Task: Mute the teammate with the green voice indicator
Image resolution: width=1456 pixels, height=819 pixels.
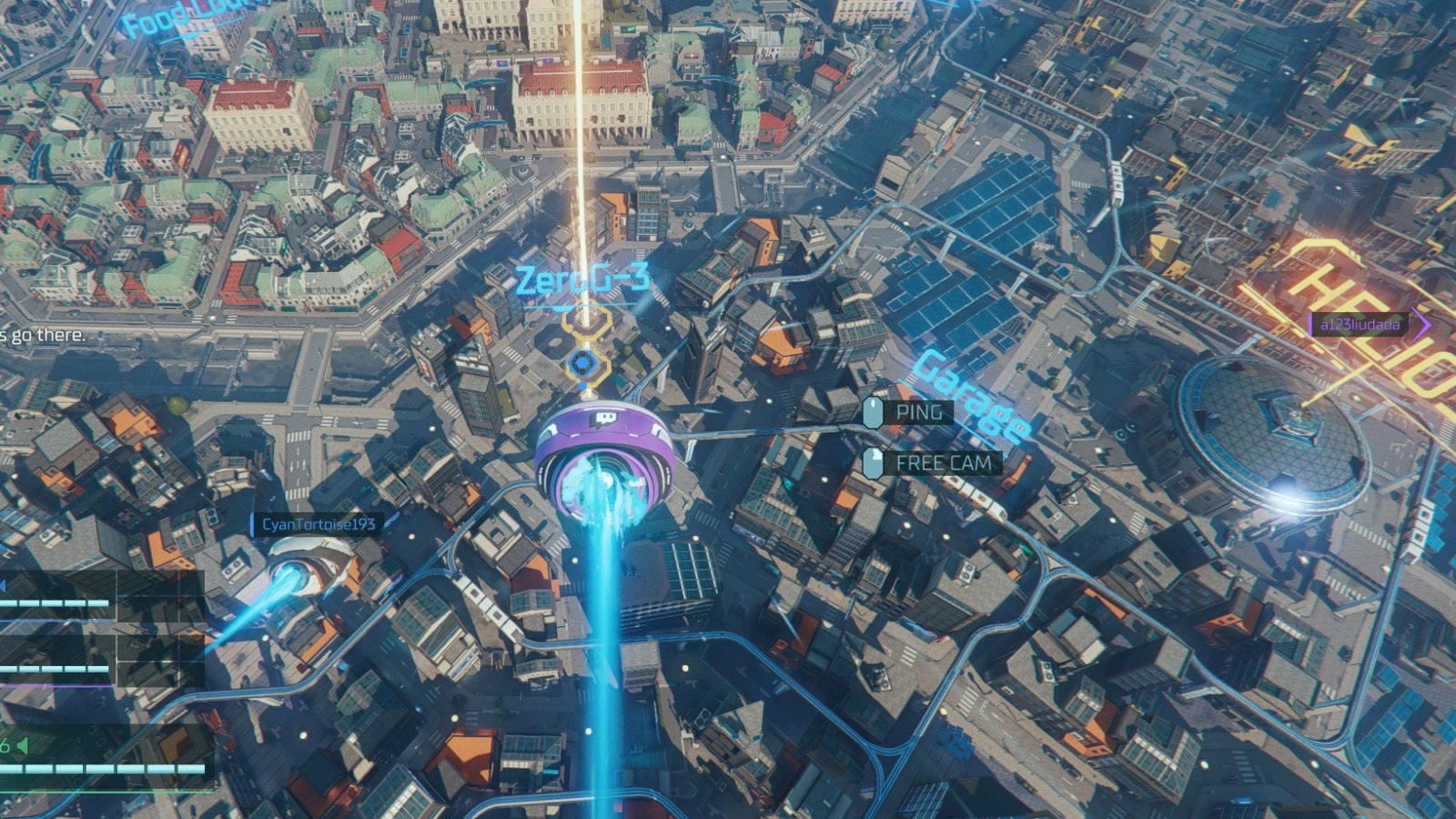Action: click(21, 744)
